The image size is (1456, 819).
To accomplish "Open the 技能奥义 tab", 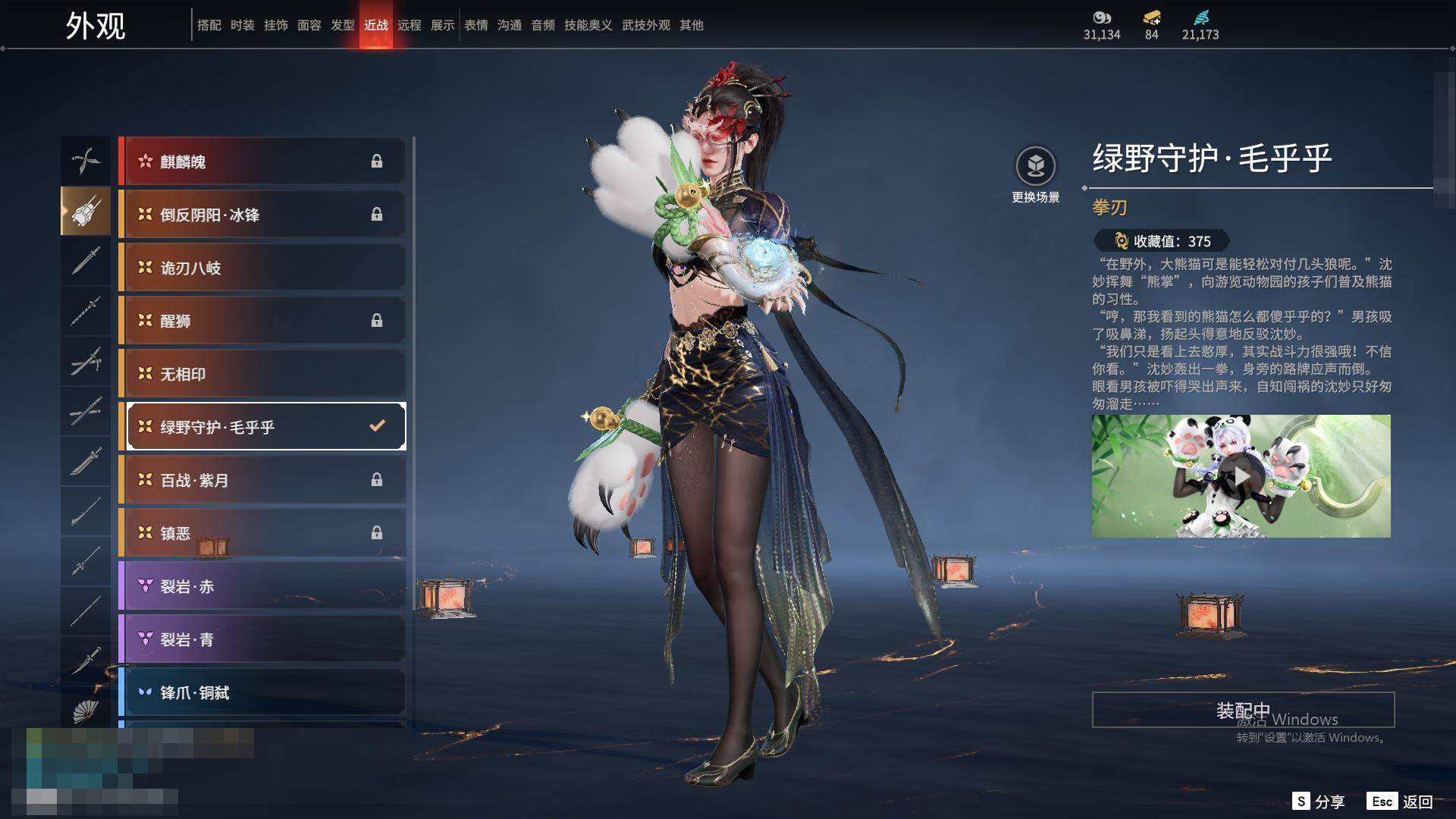I will pos(588,25).
